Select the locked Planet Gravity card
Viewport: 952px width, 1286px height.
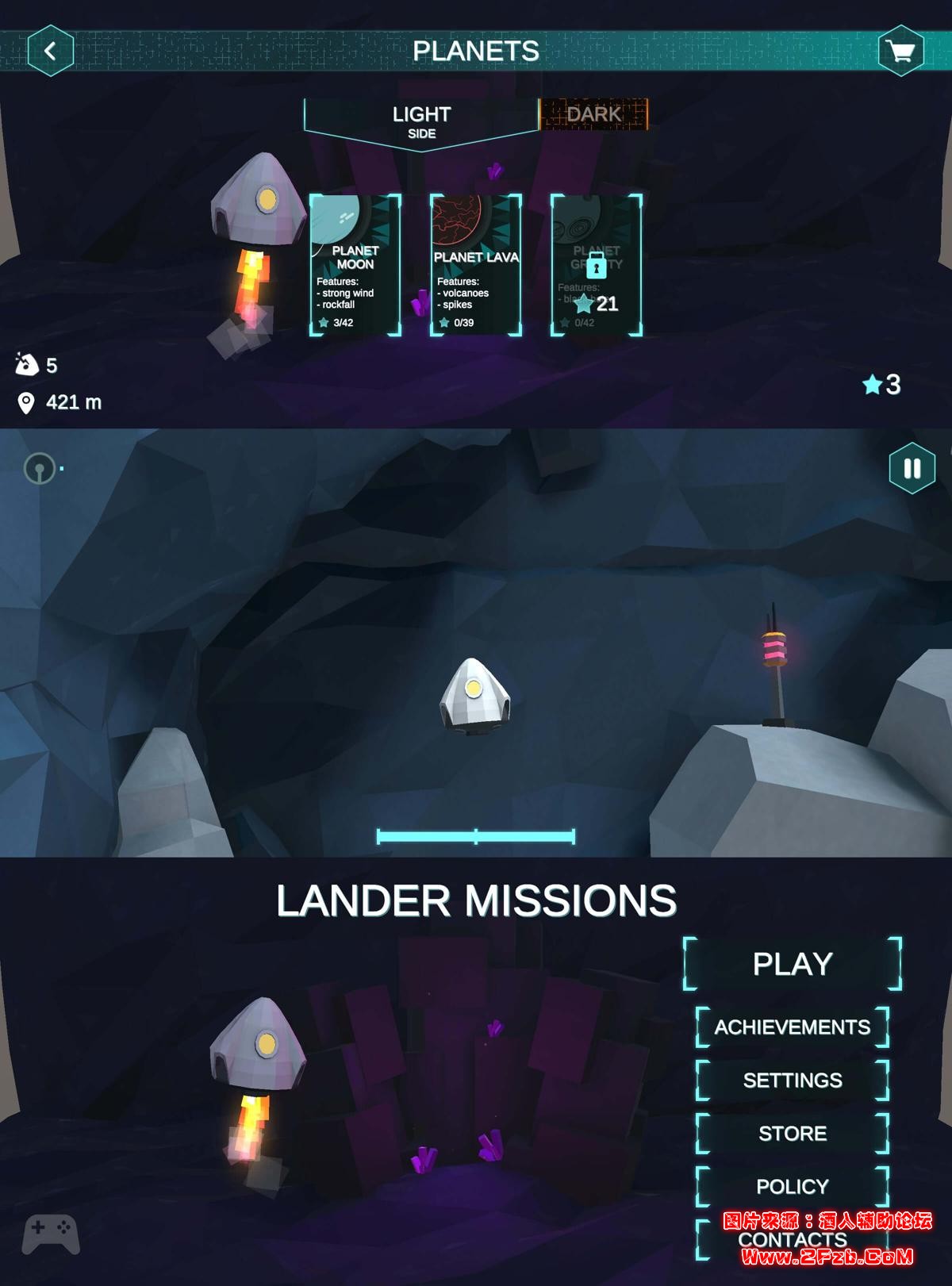[596, 265]
